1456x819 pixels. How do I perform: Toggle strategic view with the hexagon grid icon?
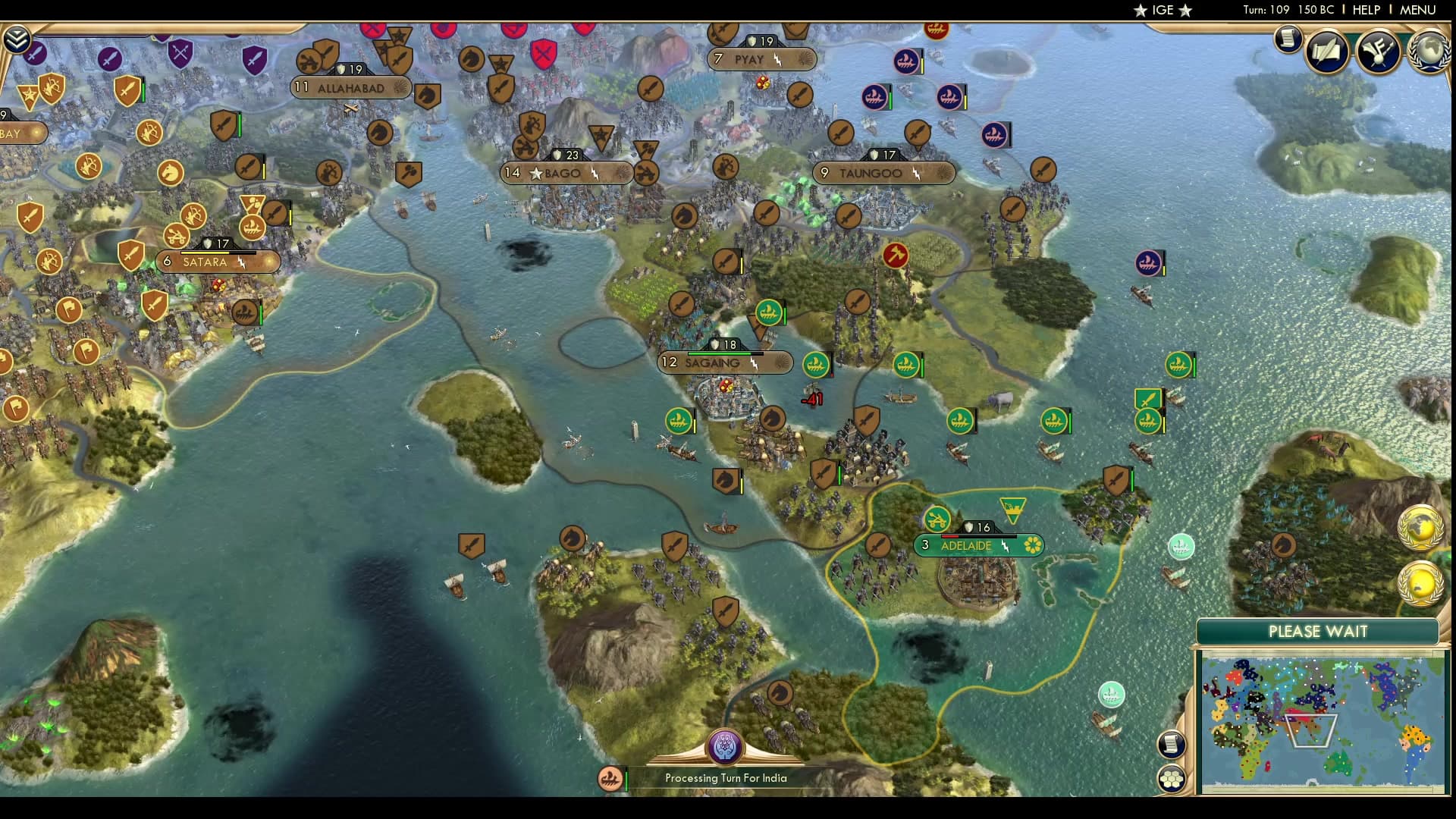(1172, 778)
